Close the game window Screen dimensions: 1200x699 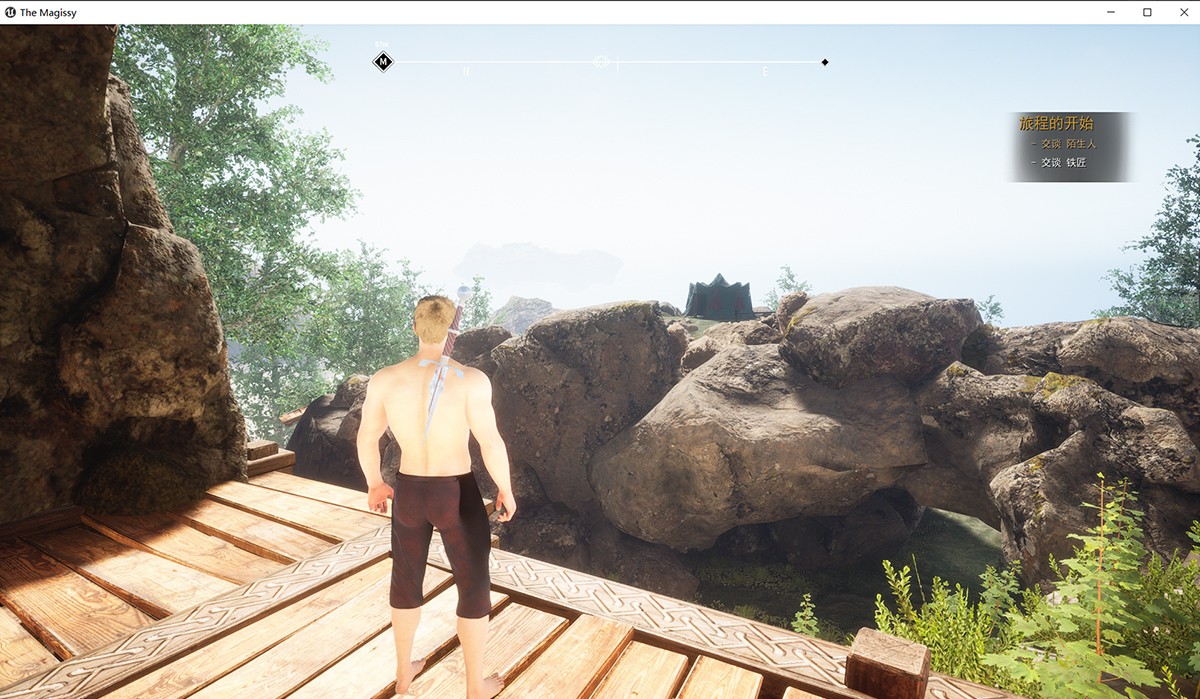[1182, 12]
